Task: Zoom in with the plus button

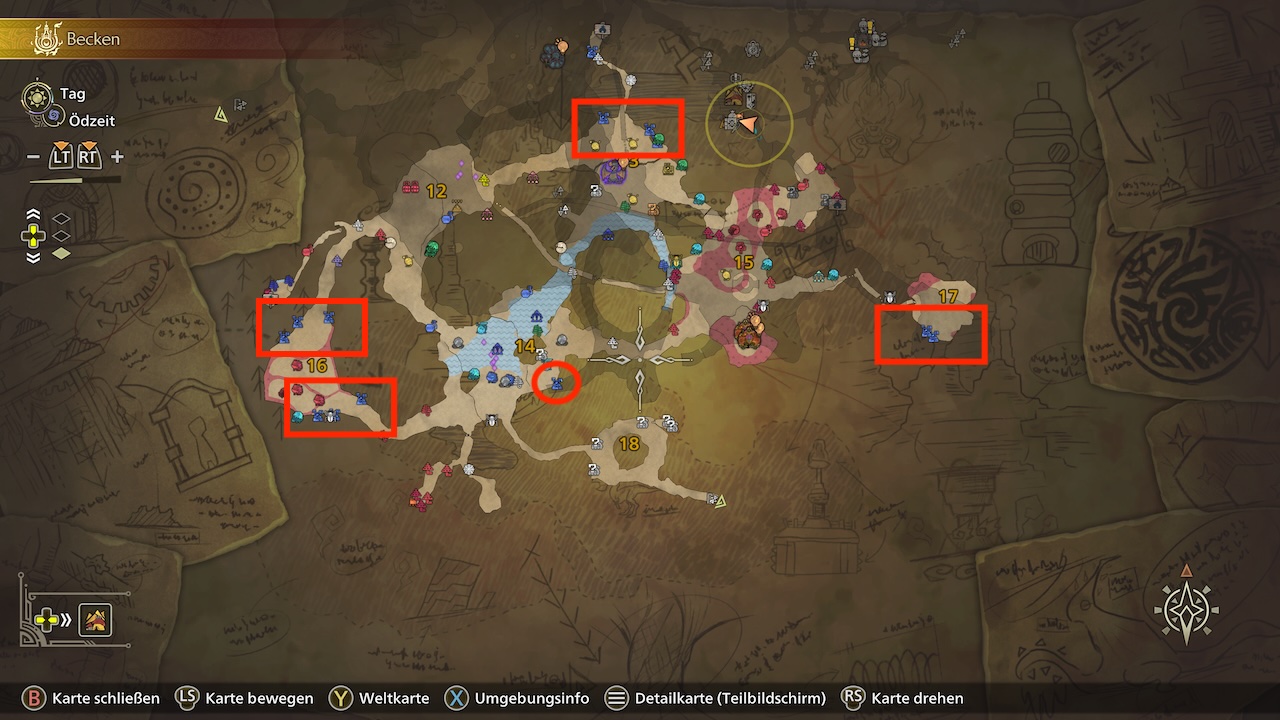Action: [117, 157]
